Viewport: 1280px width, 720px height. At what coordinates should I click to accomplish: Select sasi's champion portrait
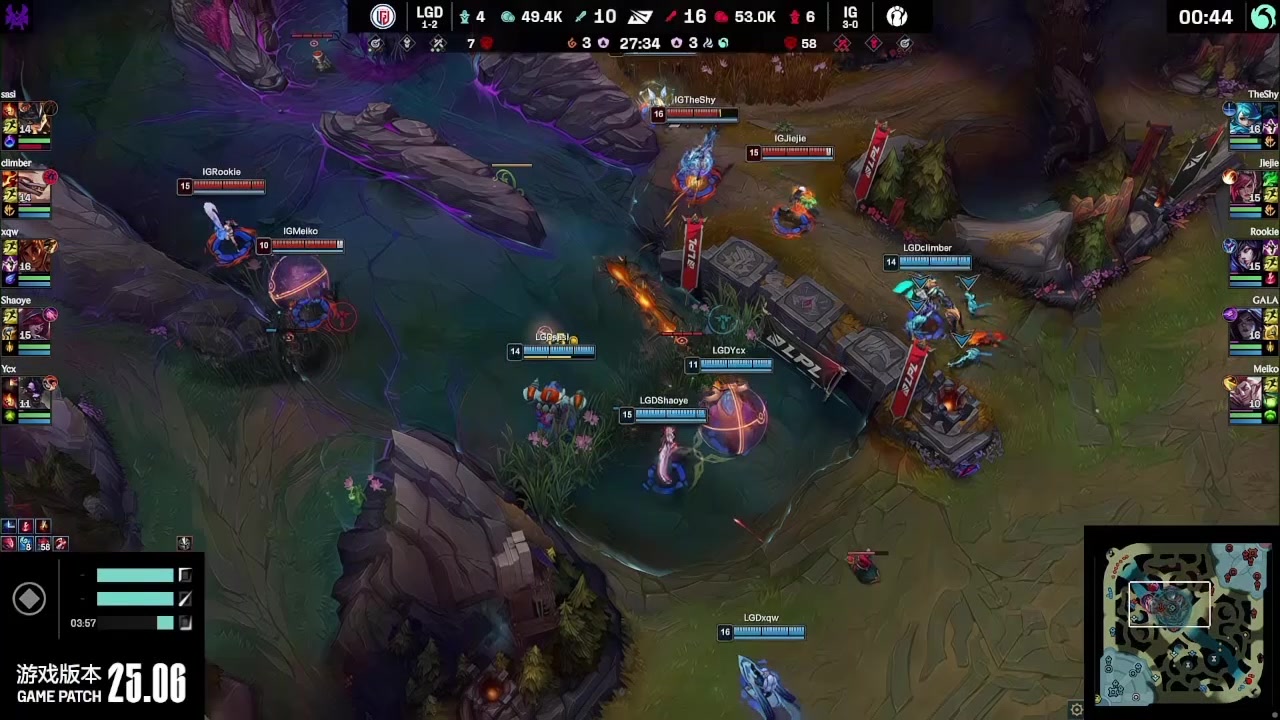tap(30, 118)
